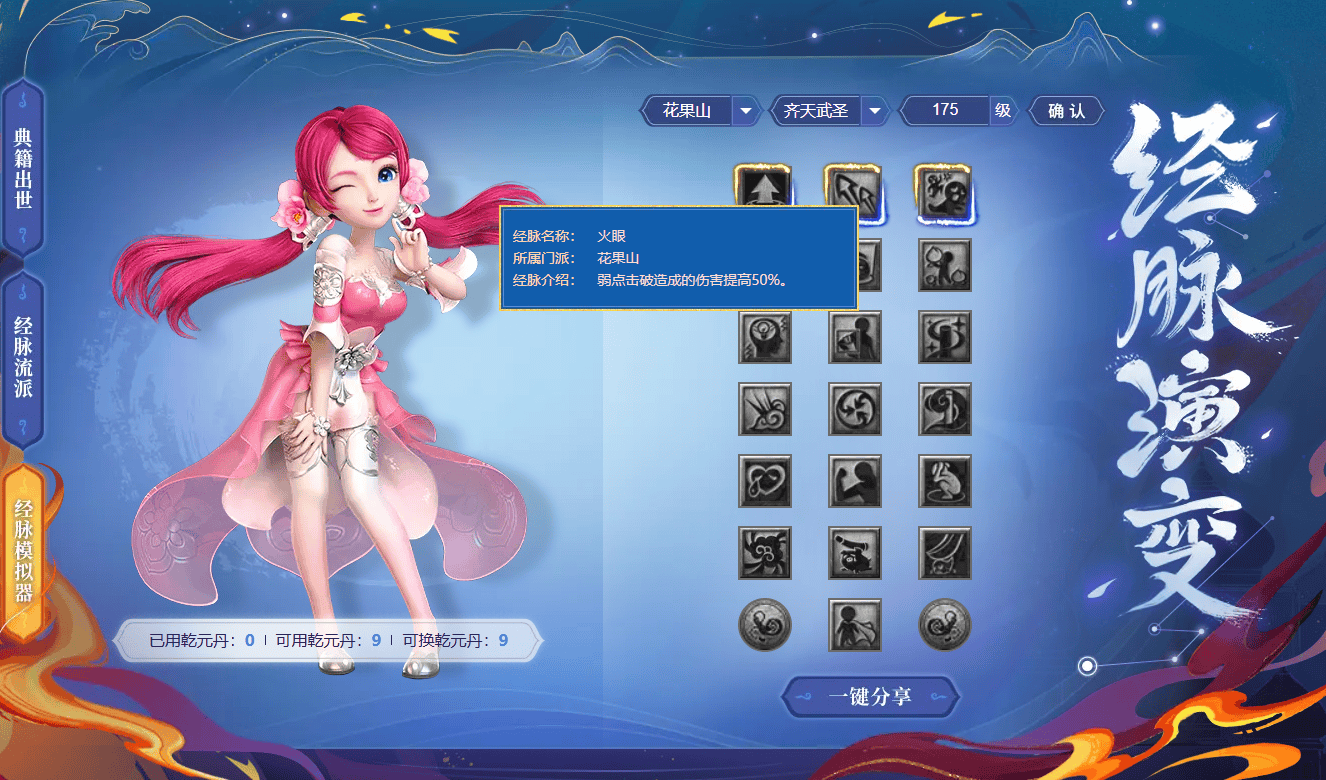Click the level 175 input field
1326x780 pixels.
coord(945,110)
